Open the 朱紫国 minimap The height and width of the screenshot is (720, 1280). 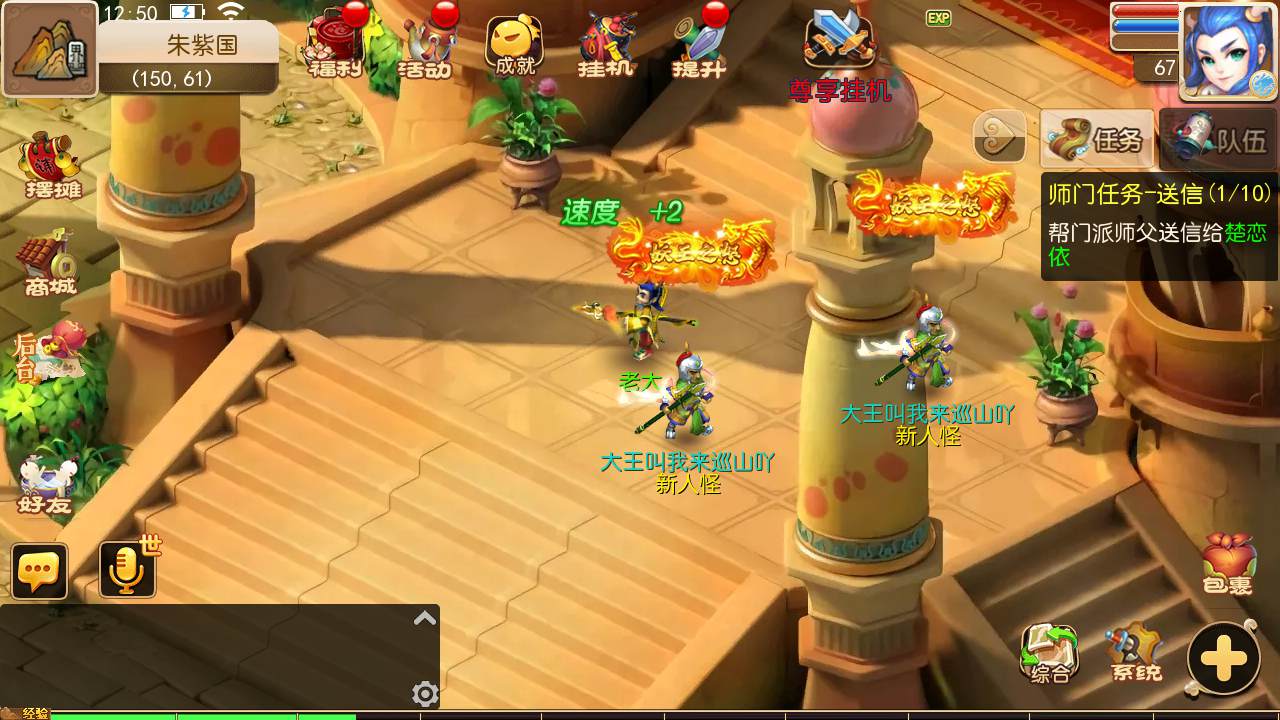(49, 49)
